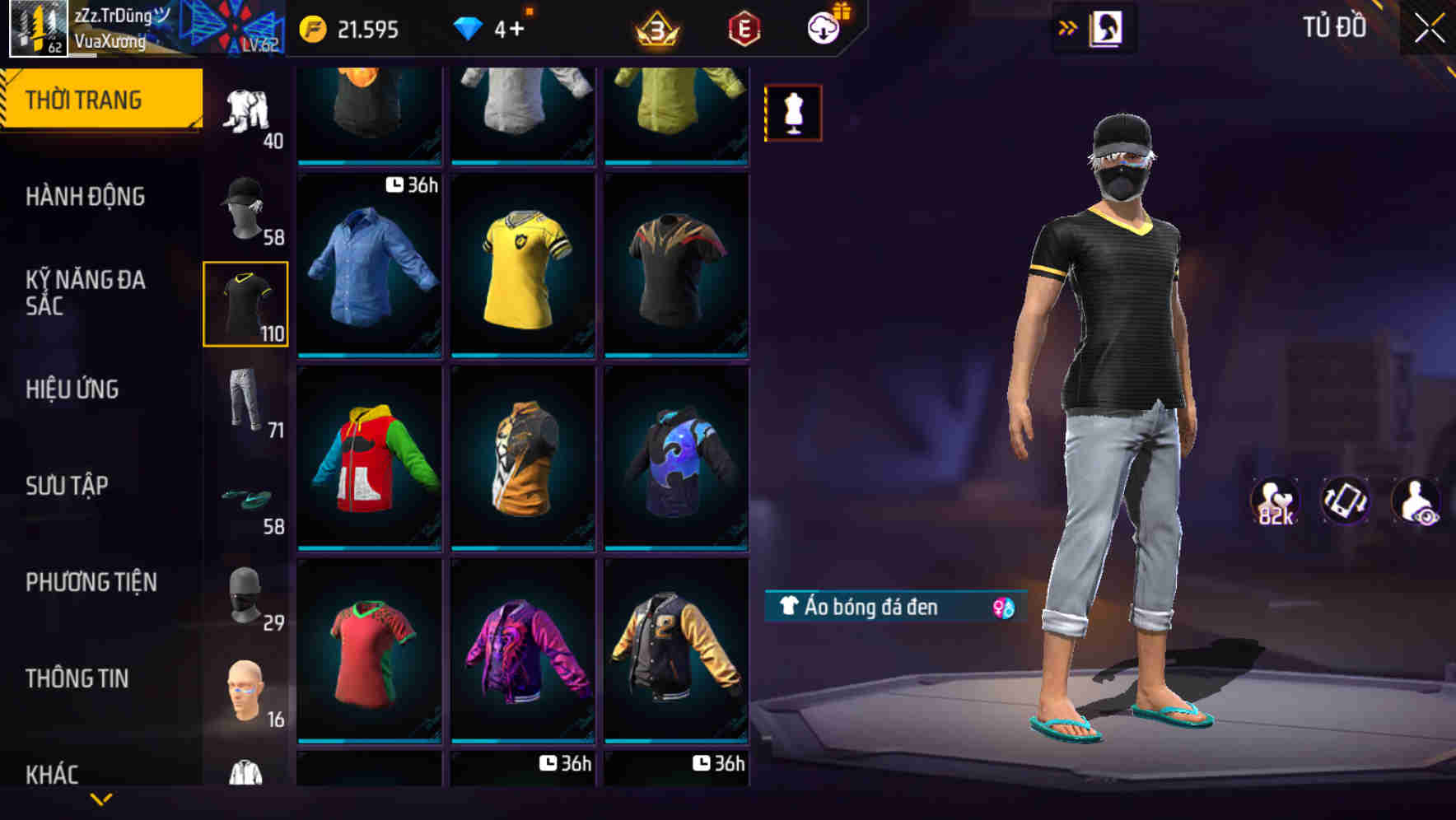The image size is (1456, 820).
Task: Toggle the mannequin display icon
Action: [x=793, y=113]
